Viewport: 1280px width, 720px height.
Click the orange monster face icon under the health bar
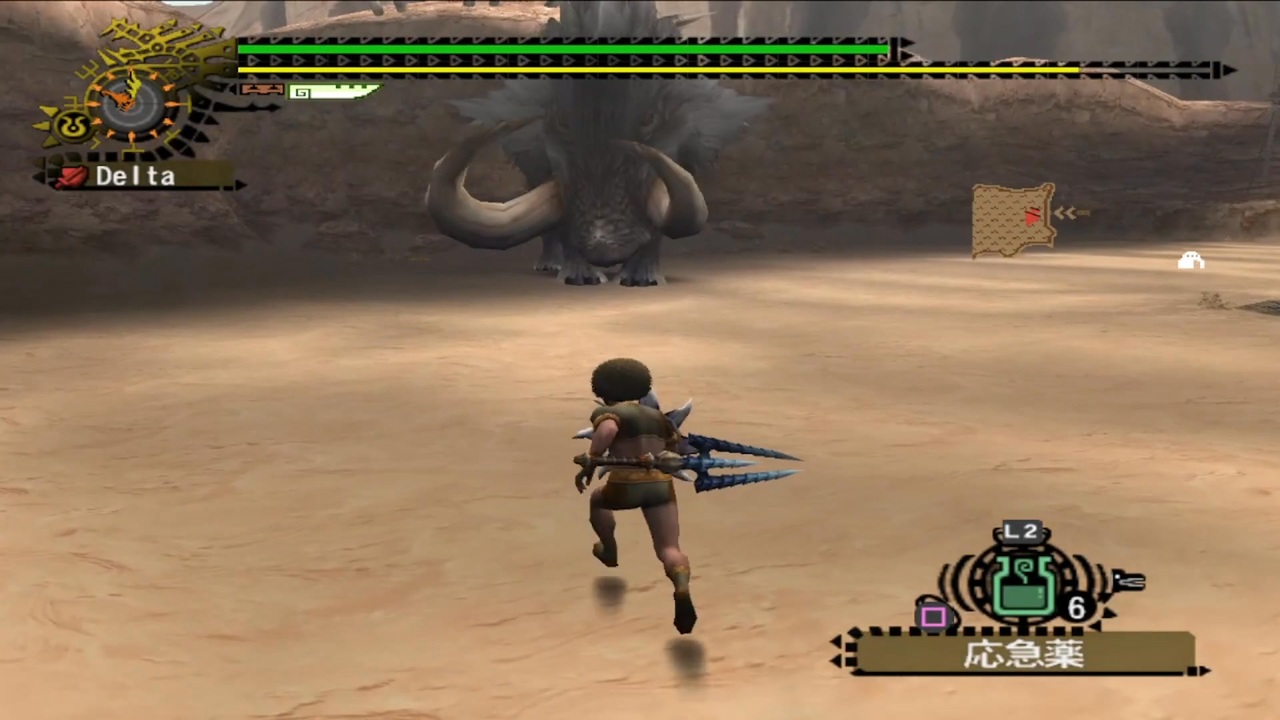[262, 90]
